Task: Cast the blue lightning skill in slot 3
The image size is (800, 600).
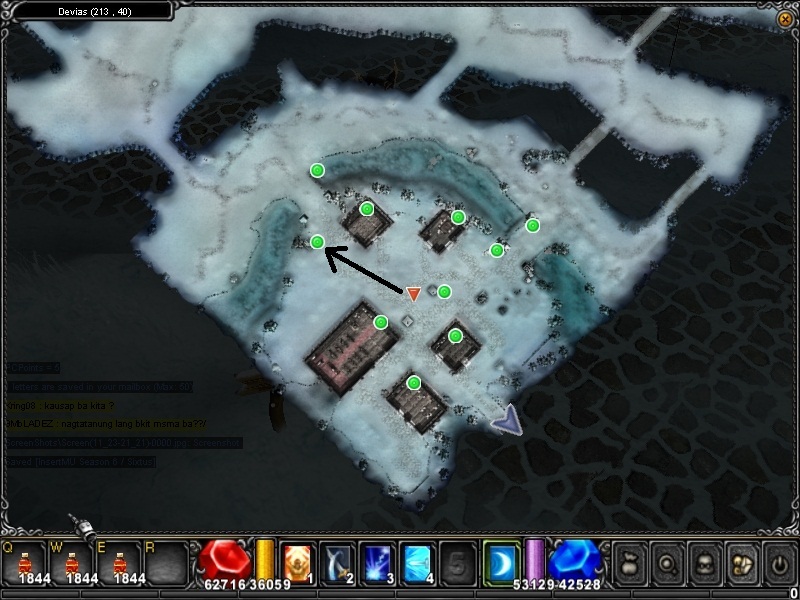Action: 376,562
